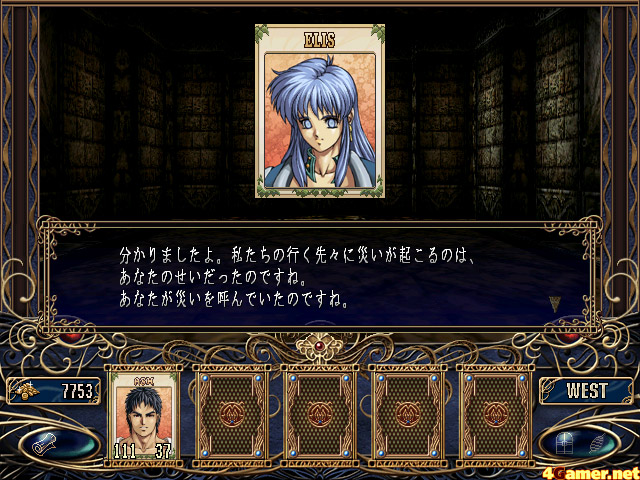The height and width of the screenshot is (480, 640).
Task: Click the ELIS speaker portrait card
Action: (319, 111)
